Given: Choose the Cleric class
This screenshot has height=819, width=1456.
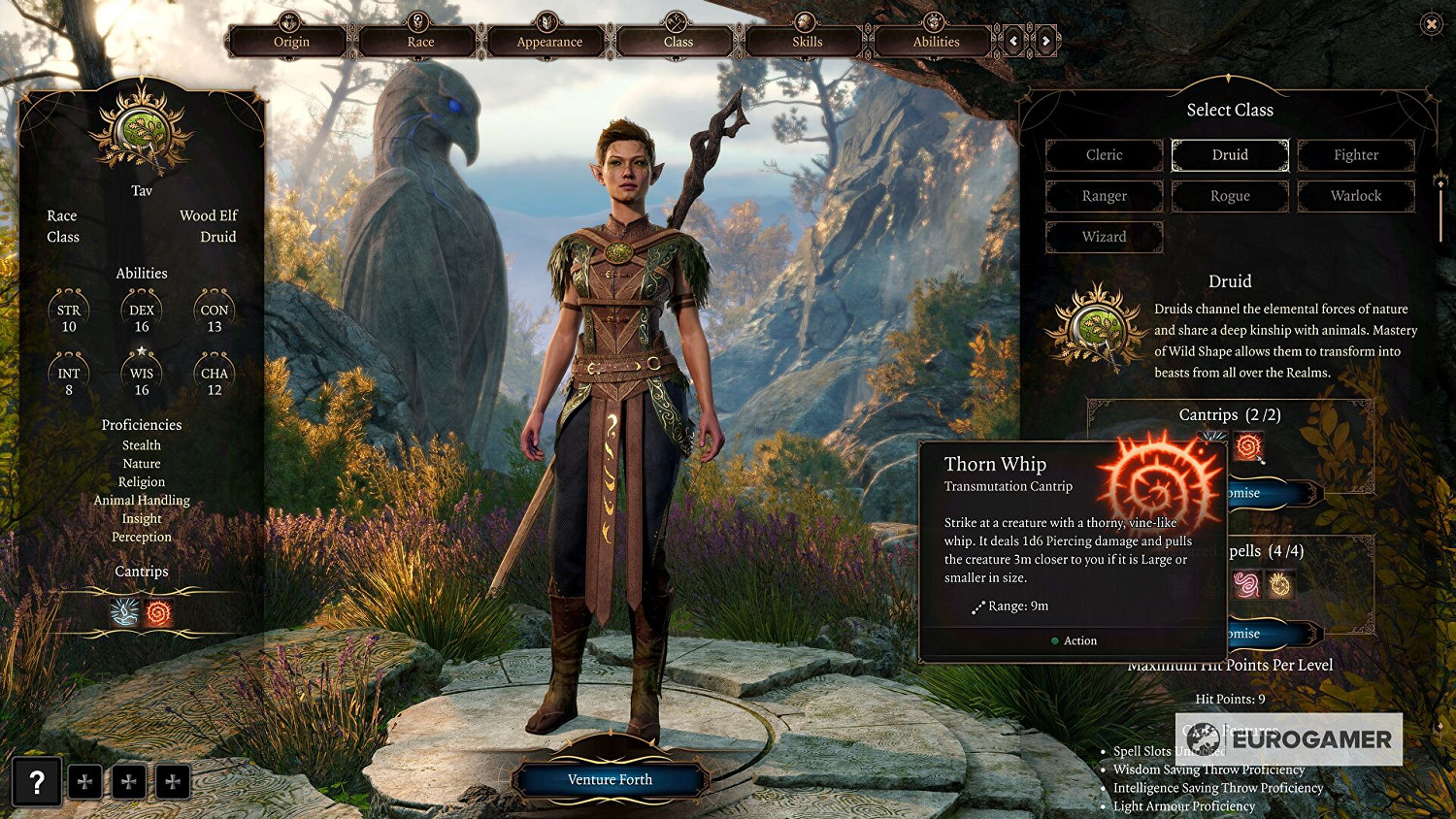Looking at the screenshot, I should point(1104,155).
